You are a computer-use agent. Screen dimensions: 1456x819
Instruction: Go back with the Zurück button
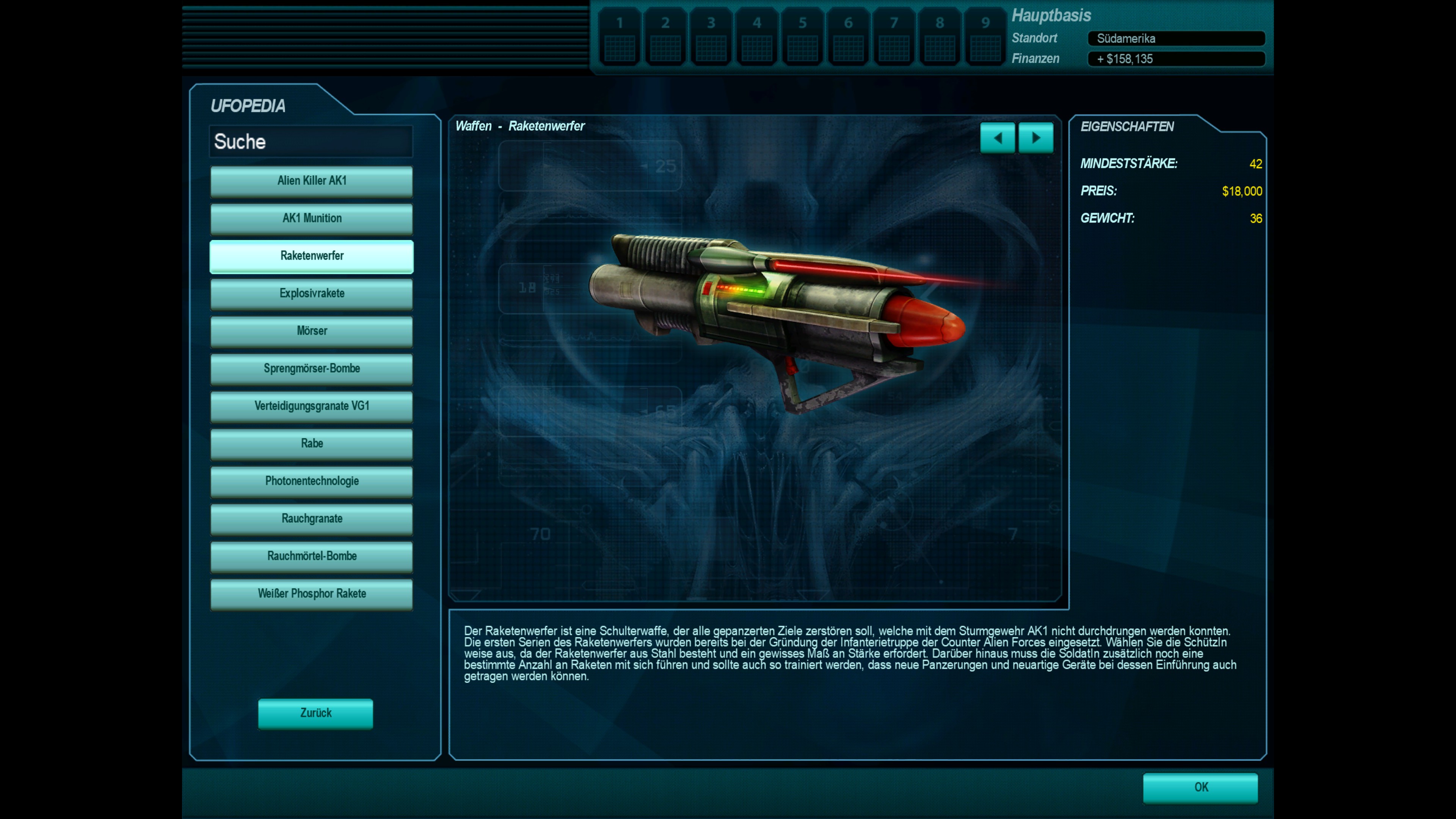(315, 713)
